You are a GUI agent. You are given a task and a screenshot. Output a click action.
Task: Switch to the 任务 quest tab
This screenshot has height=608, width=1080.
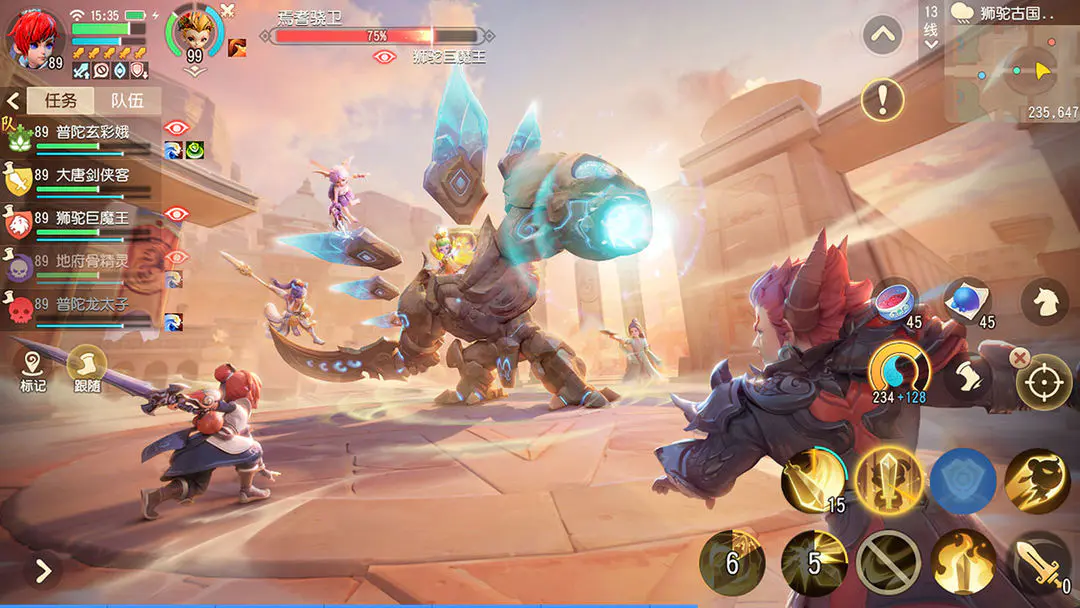coord(61,100)
